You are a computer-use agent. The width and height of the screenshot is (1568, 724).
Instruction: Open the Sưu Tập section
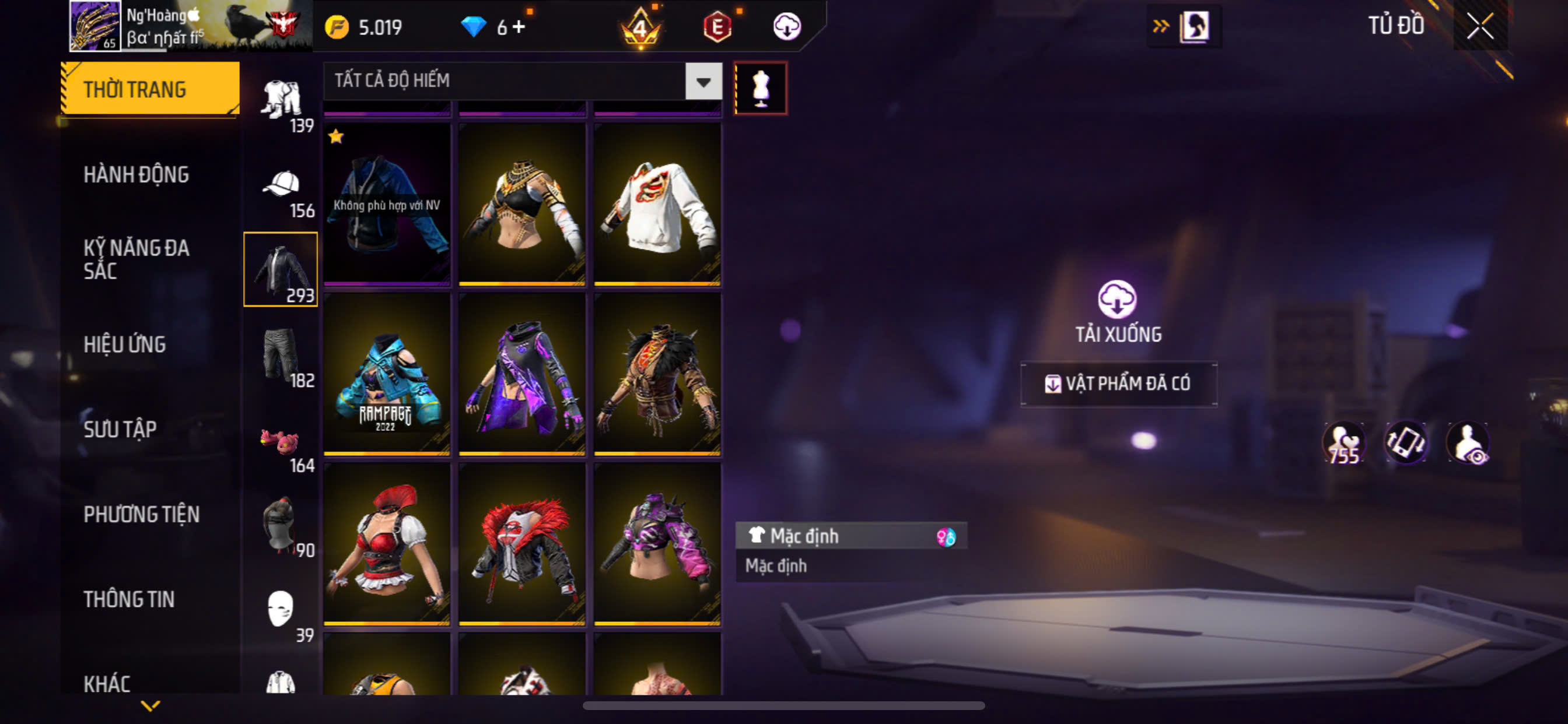click(120, 430)
